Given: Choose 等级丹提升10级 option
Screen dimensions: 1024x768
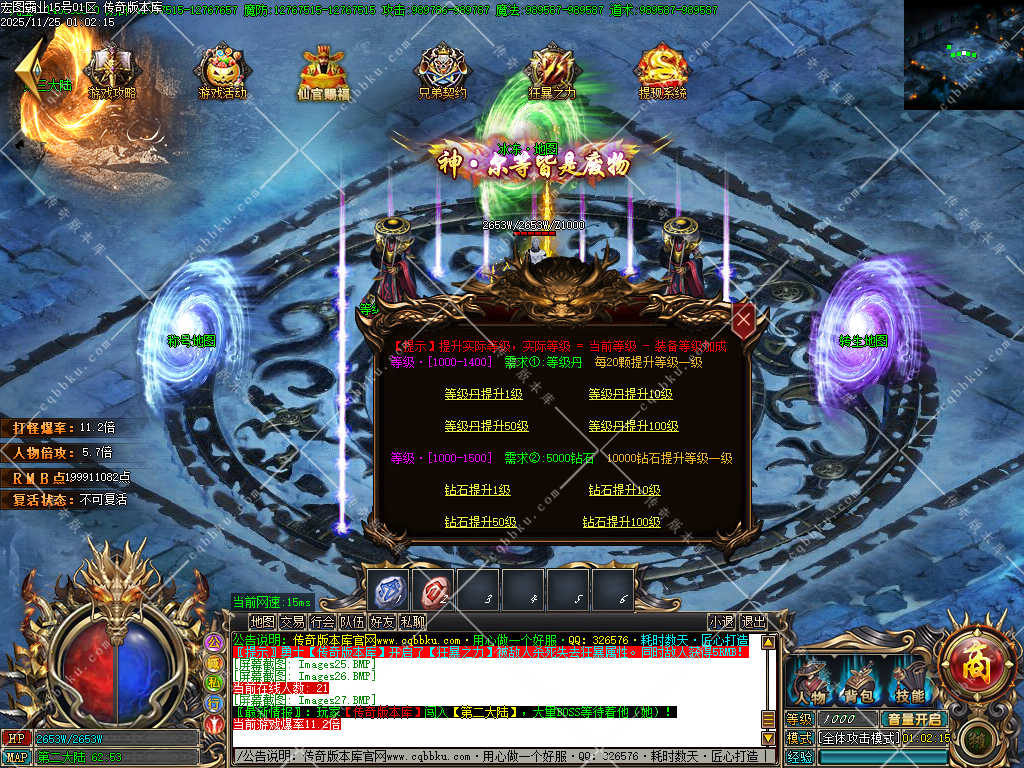Looking at the screenshot, I should click(630, 394).
